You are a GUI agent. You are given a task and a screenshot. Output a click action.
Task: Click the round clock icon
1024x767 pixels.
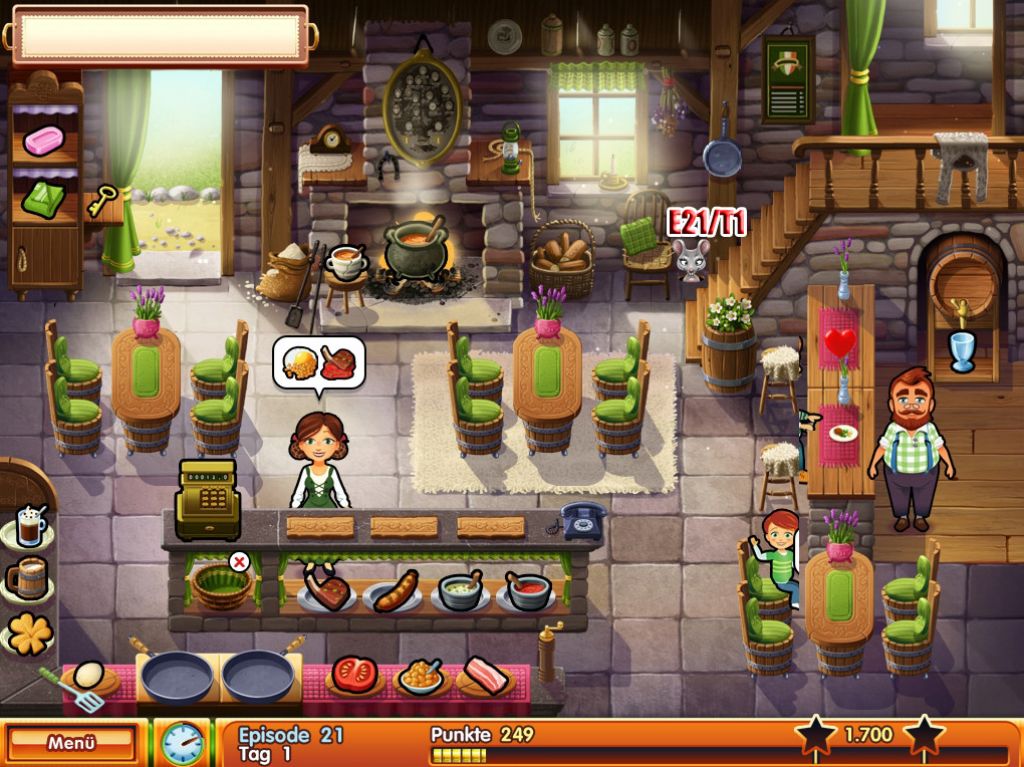[x=182, y=743]
